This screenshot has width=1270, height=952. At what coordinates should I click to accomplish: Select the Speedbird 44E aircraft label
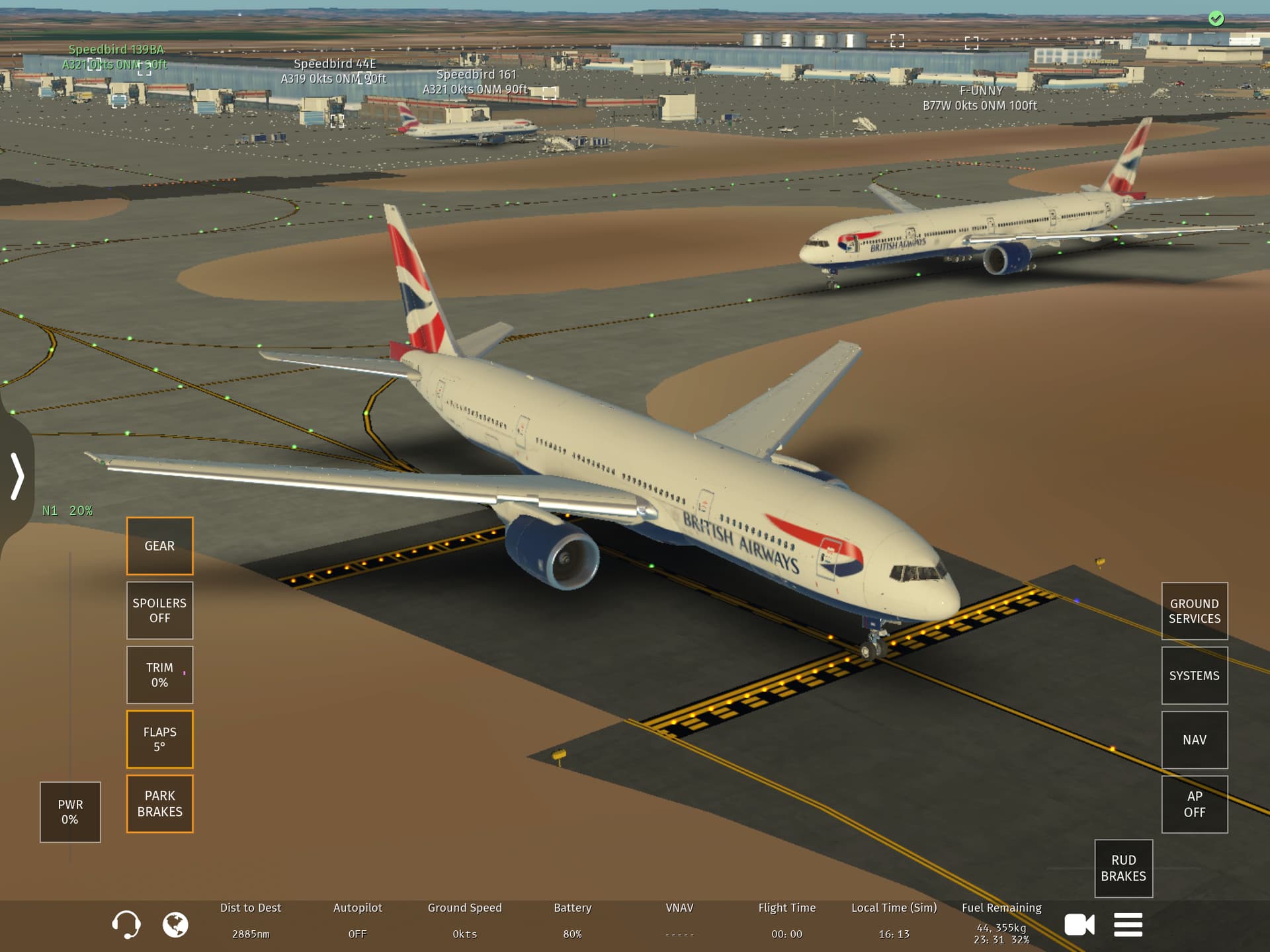click(x=334, y=71)
